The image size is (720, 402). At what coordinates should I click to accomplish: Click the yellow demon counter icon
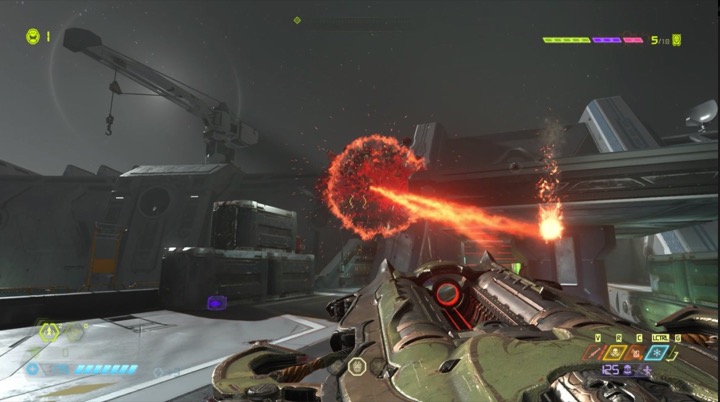click(677, 40)
